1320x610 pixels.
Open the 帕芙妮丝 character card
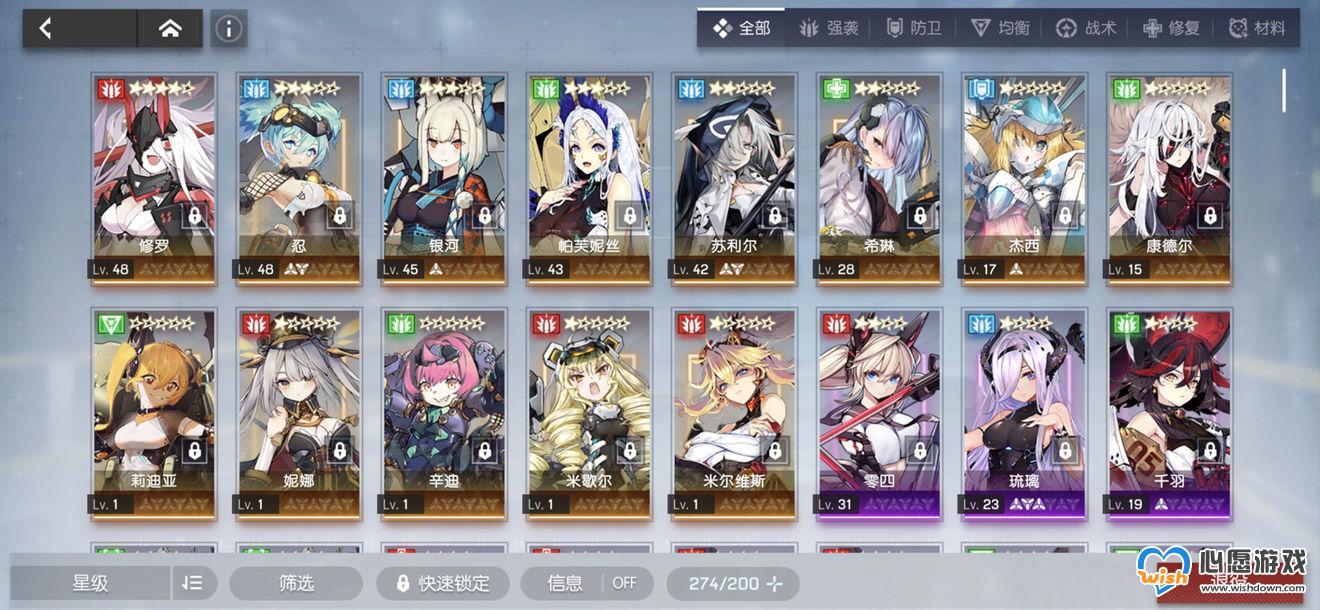(x=588, y=175)
